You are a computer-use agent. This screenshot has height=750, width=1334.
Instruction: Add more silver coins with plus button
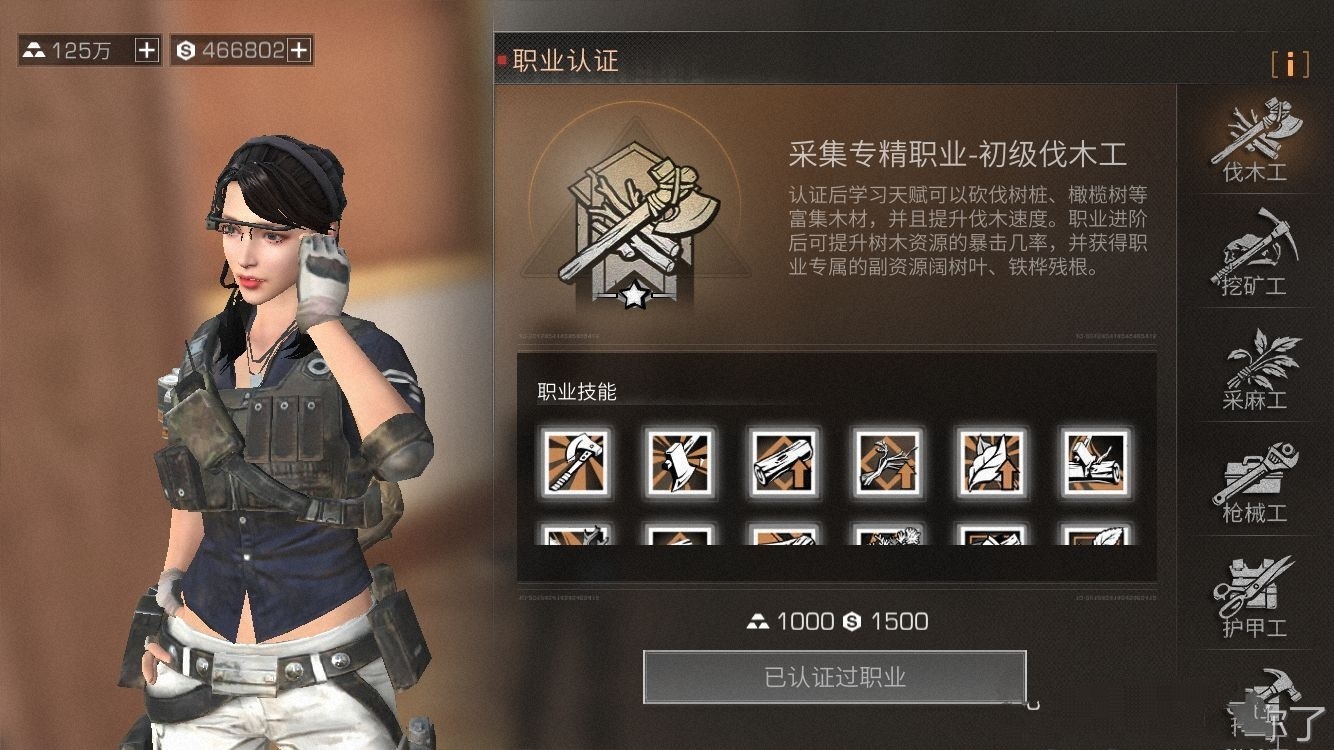[299, 50]
